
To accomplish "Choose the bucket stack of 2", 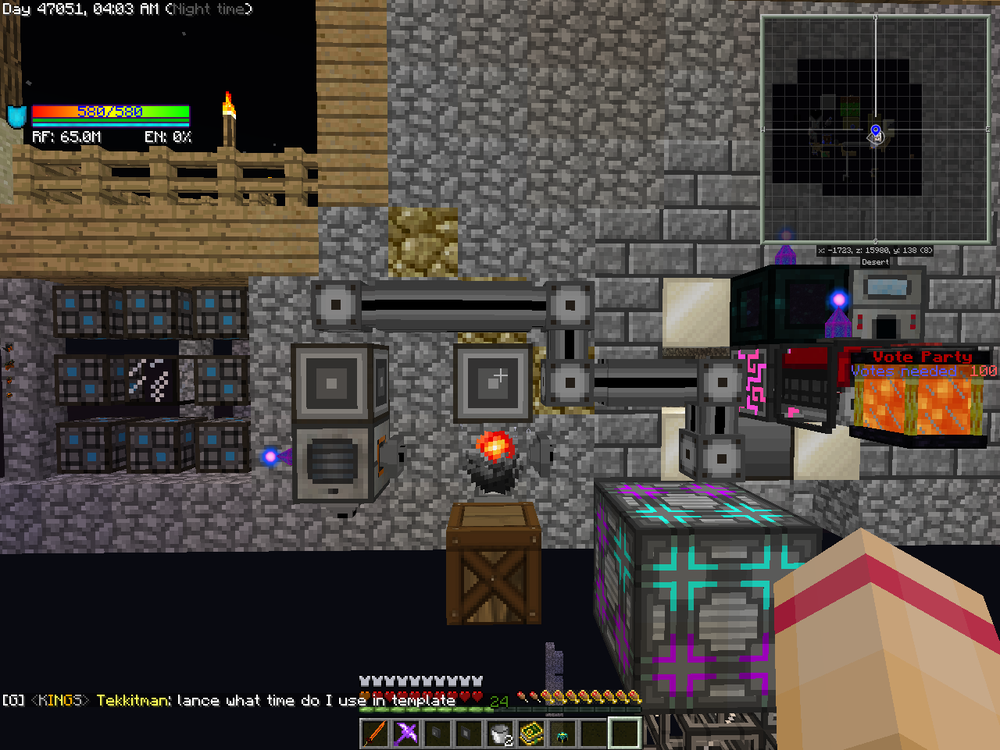I will (x=501, y=734).
